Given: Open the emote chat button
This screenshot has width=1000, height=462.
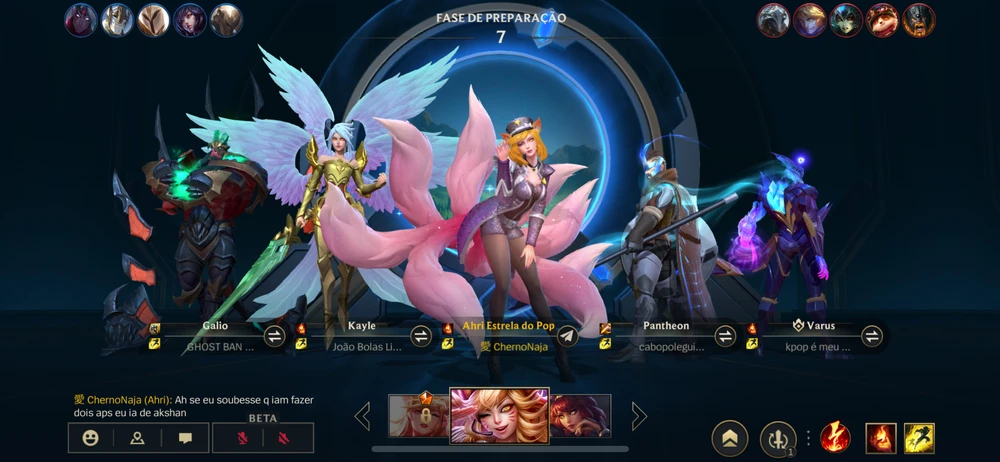Looking at the screenshot, I should tap(91, 438).
